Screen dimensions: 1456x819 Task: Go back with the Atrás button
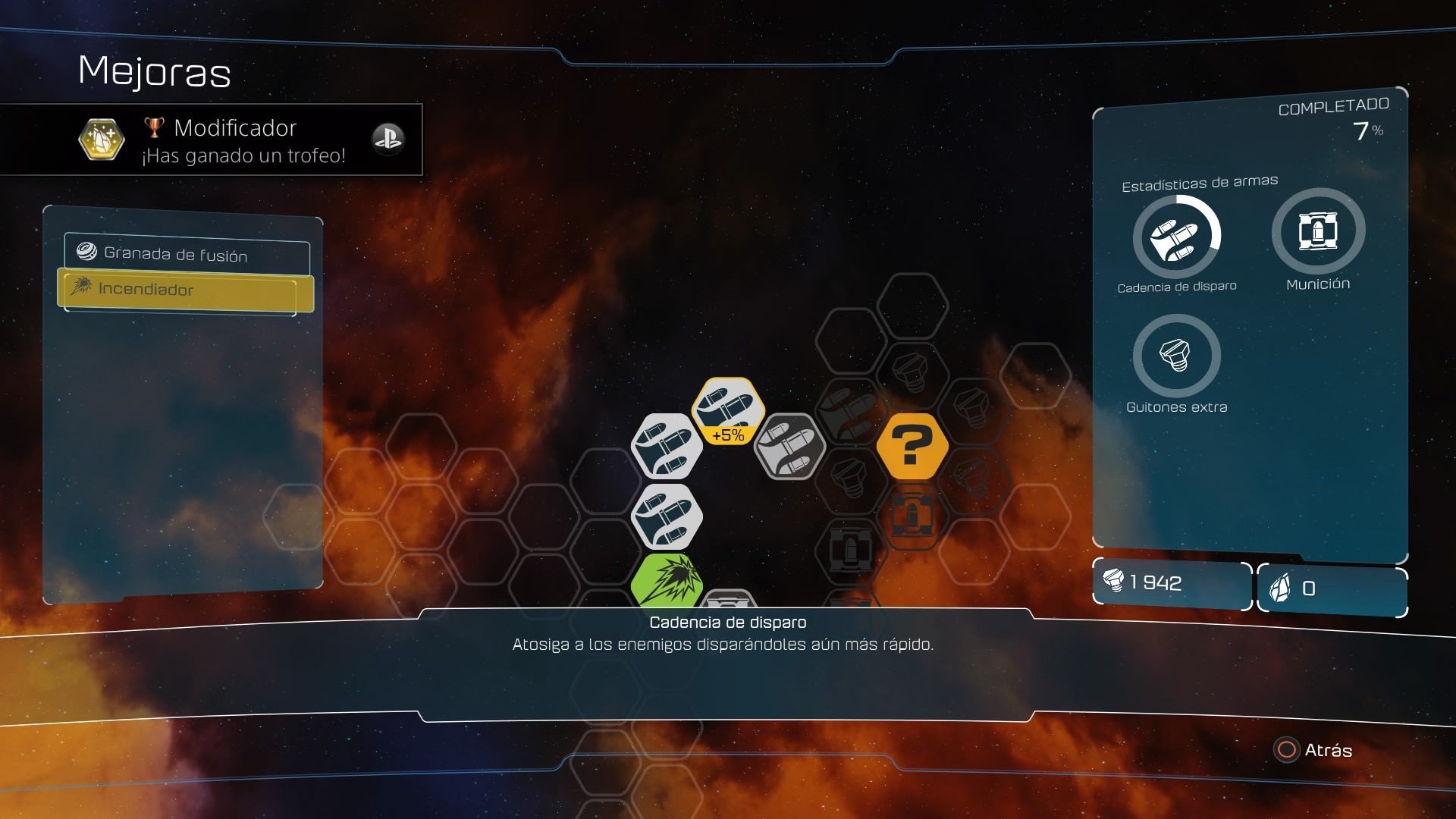point(1314,750)
